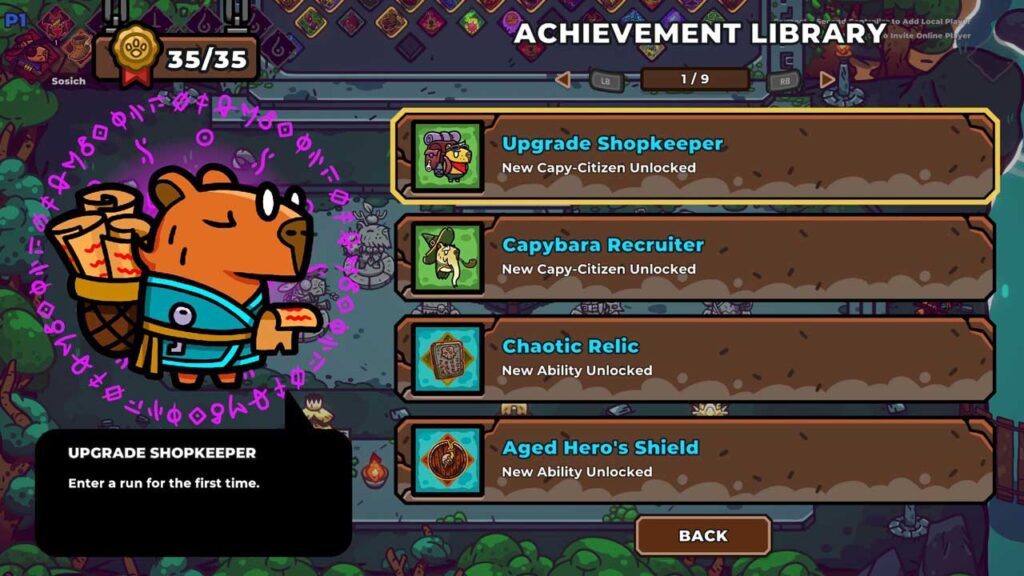Image resolution: width=1024 pixels, height=576 pixels.
Task: Go to the previous achievement page arrow
Action: (x=563, y=79)
